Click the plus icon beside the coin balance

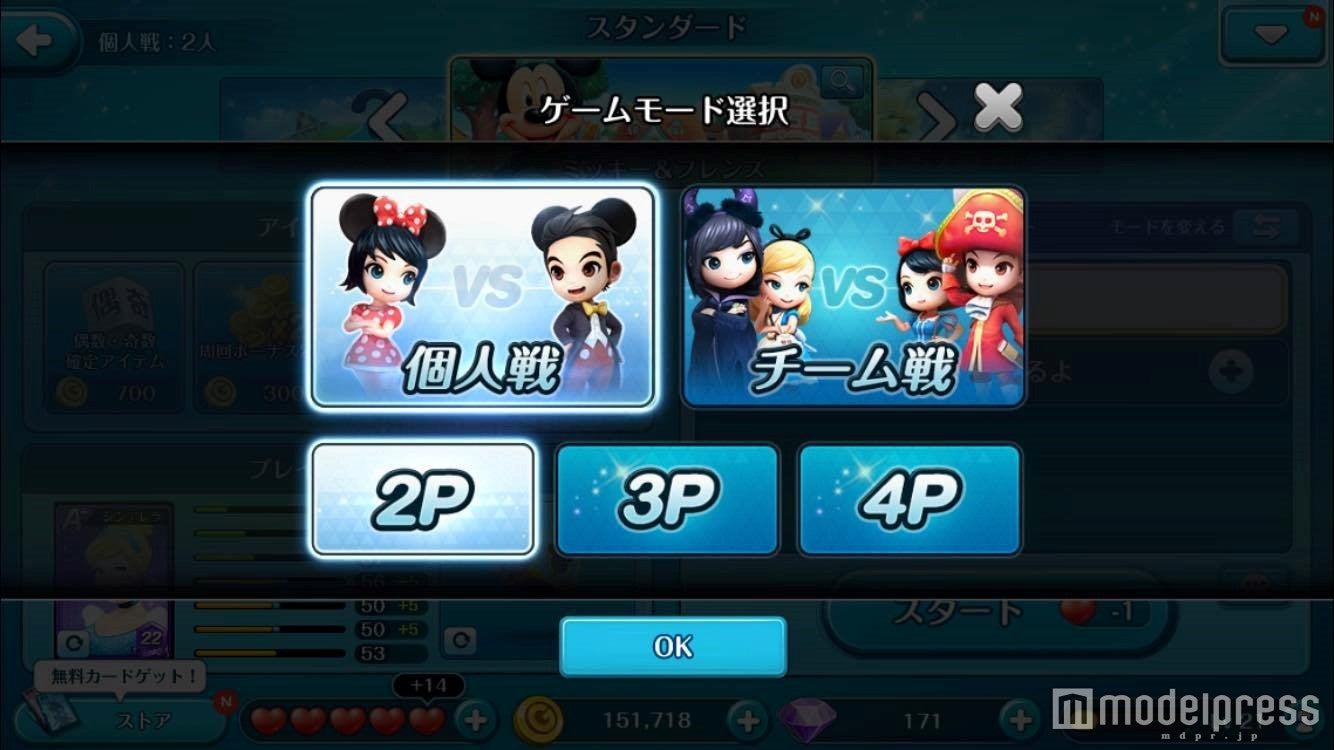745,718
